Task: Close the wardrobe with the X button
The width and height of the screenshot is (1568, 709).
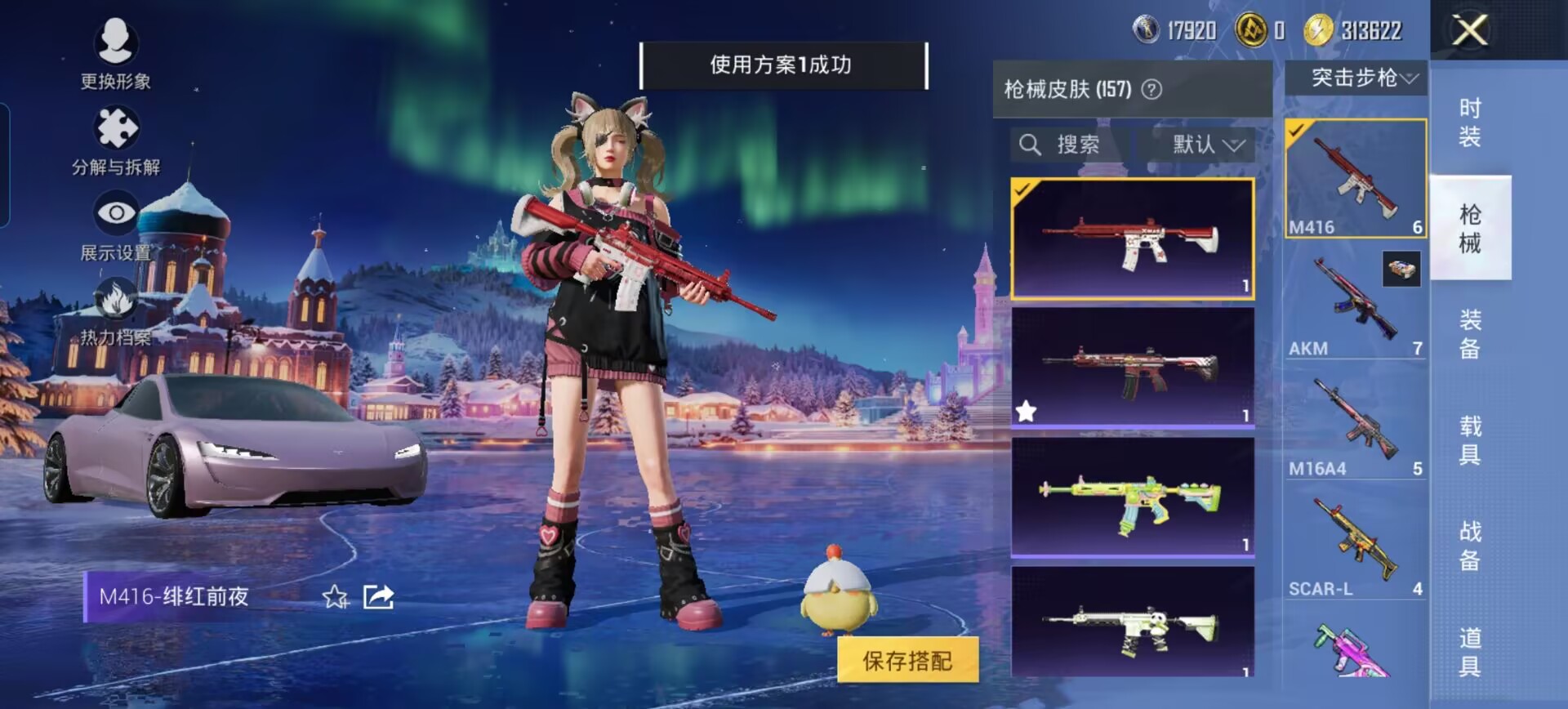Action: (x=1469, y=31)
